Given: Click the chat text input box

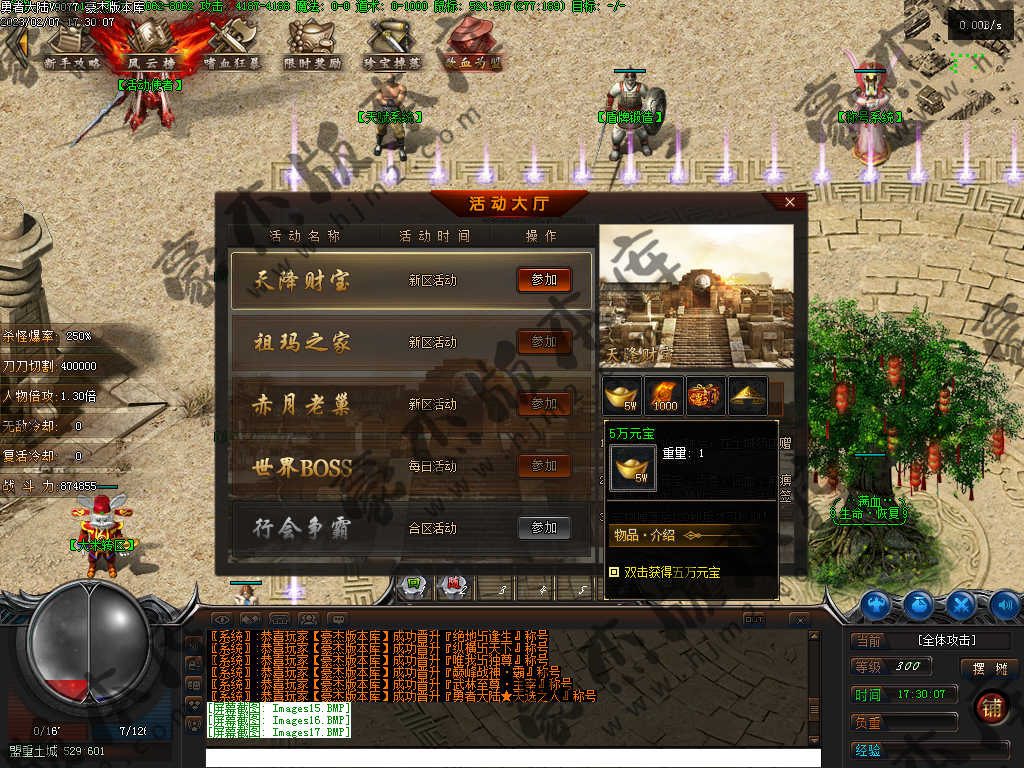Looking at the screenshot, I should tap(510, 757).
